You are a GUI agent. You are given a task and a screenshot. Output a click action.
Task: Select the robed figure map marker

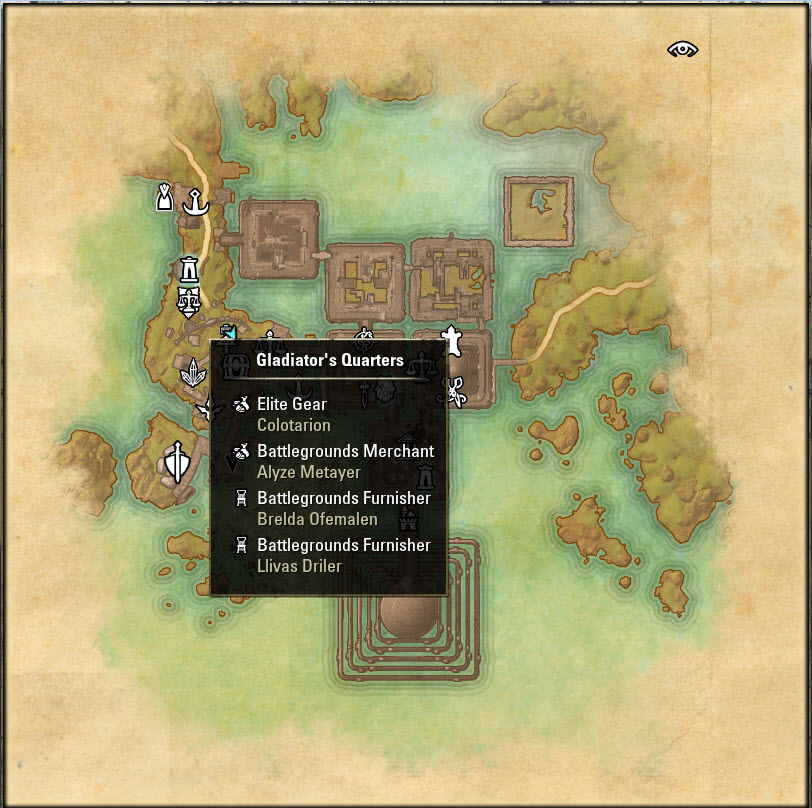pyautogui.click(x=165, y=196)
